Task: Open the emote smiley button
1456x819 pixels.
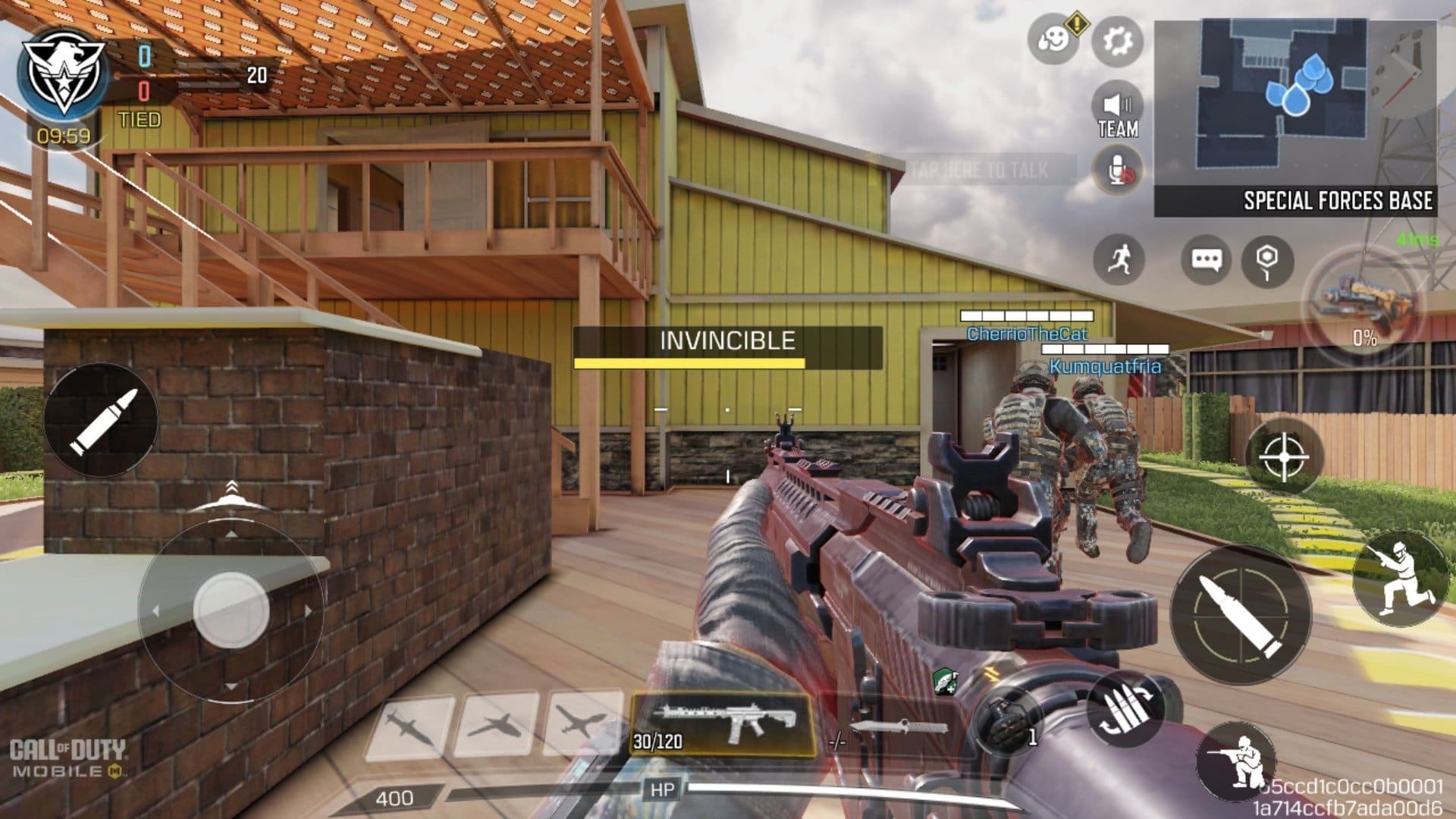Action: click(x=1054, y=39)
